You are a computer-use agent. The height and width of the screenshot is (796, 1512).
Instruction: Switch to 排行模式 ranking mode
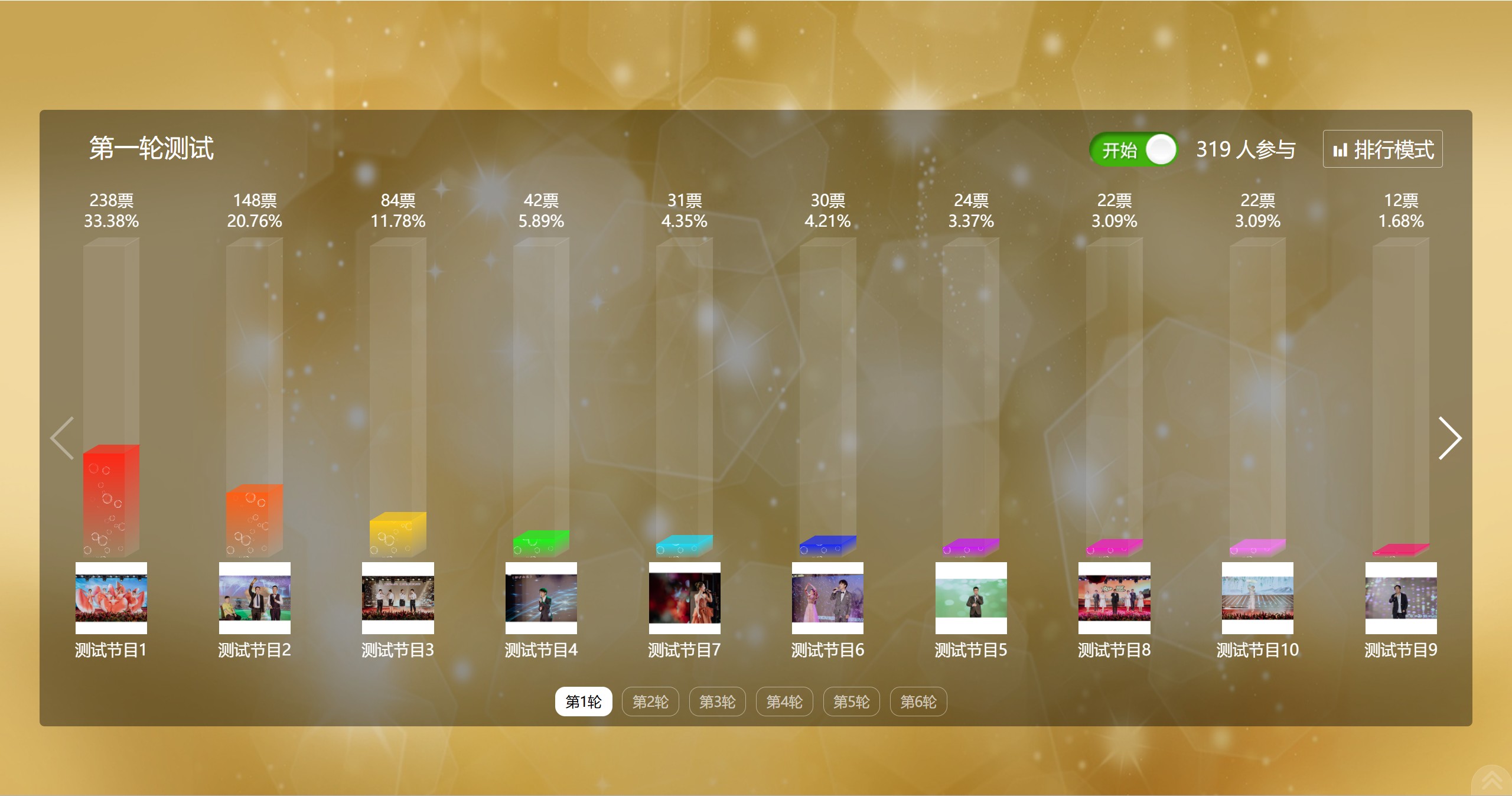coord(1382,149)
